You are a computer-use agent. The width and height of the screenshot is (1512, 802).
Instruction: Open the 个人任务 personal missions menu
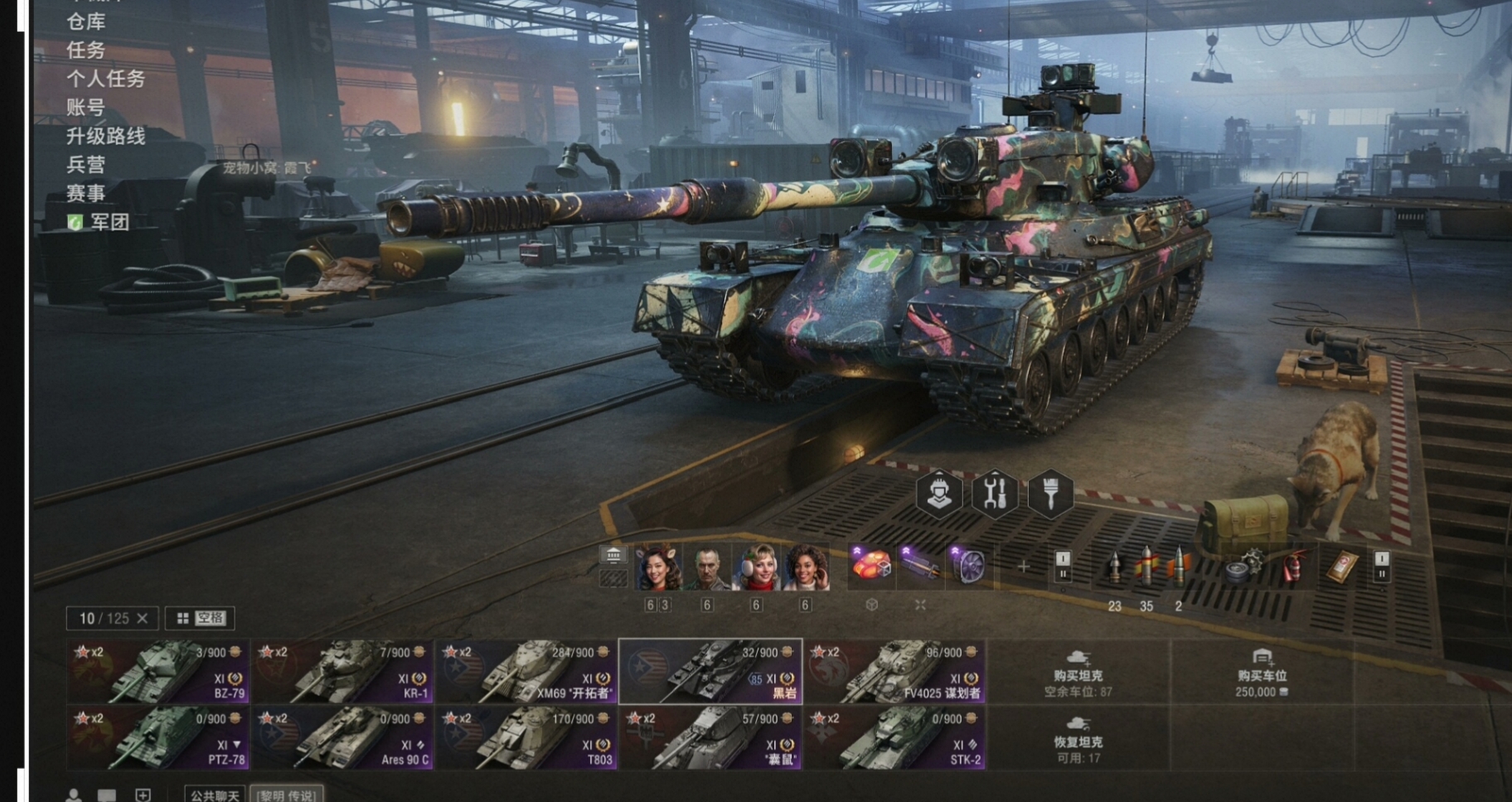[106, 79]
